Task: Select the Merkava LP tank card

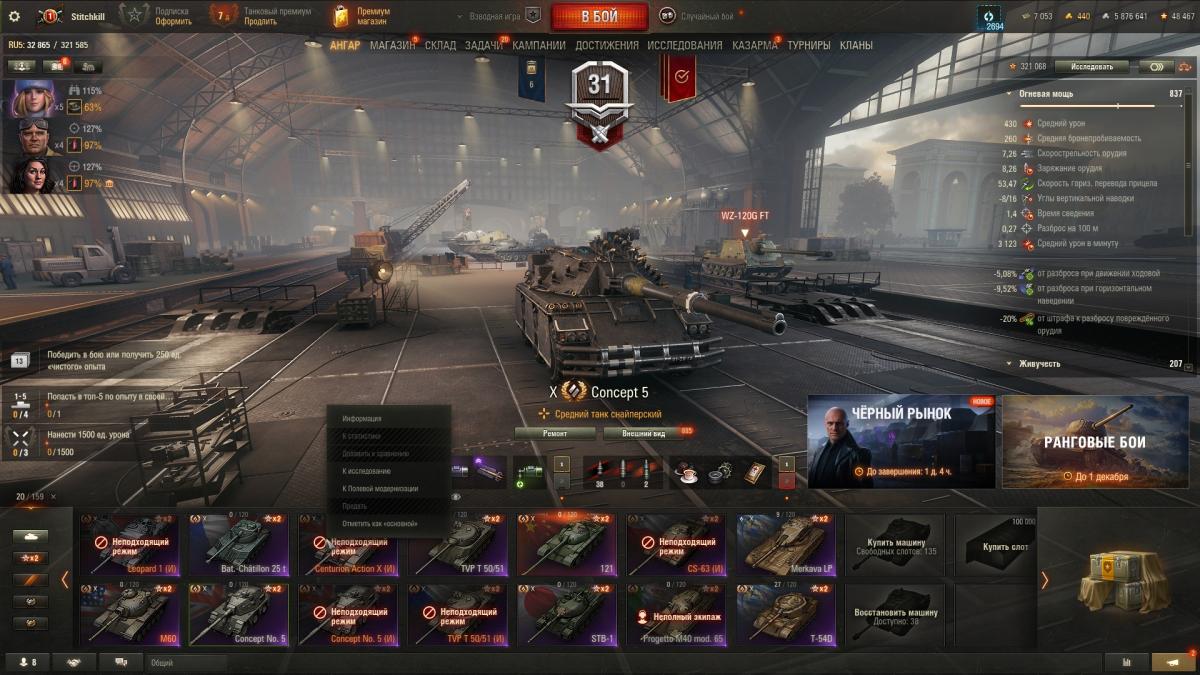Action: pos(786,544)
